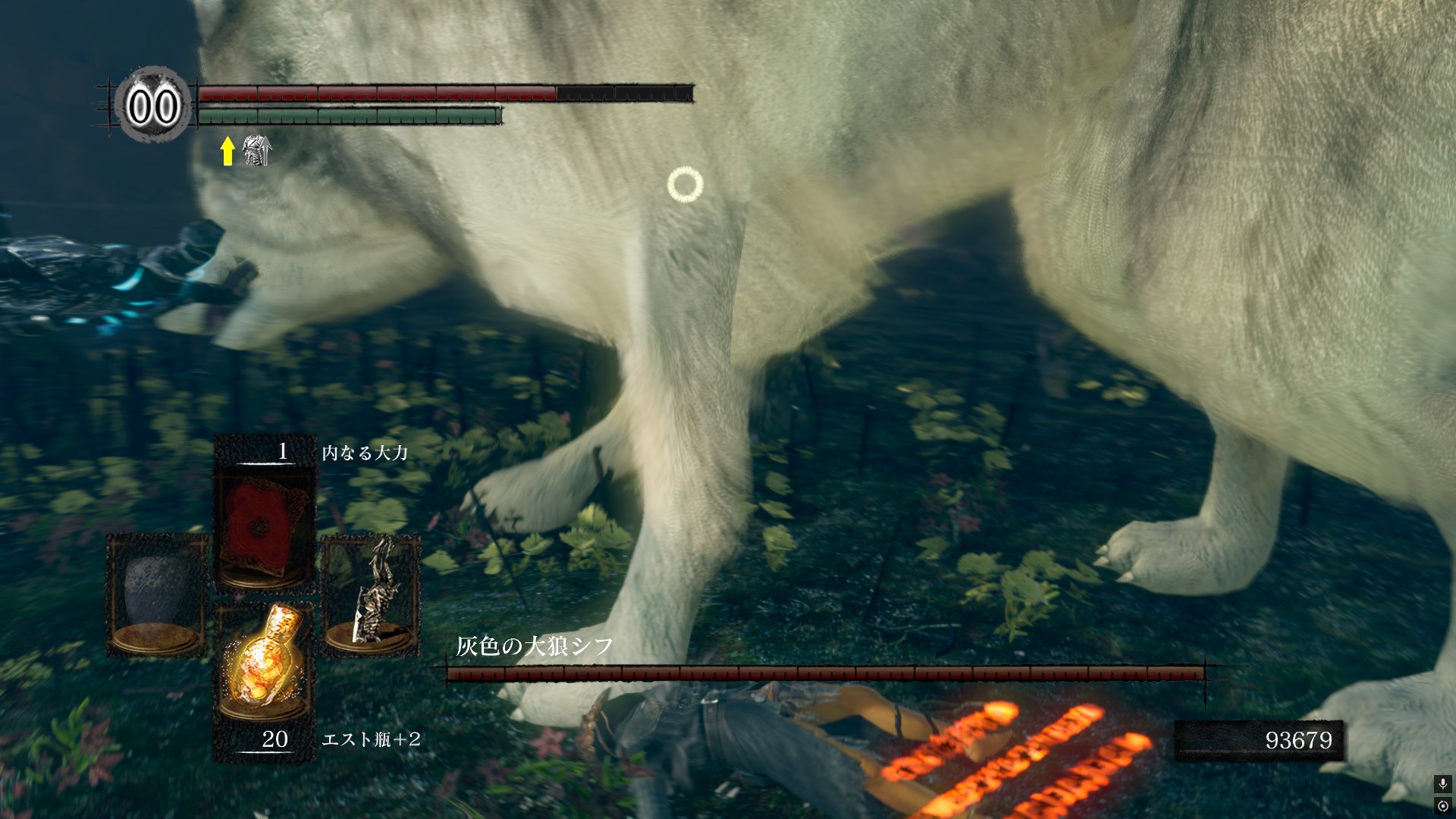Click the yellow up-arrow buff status icon

(x=227, y=151)
